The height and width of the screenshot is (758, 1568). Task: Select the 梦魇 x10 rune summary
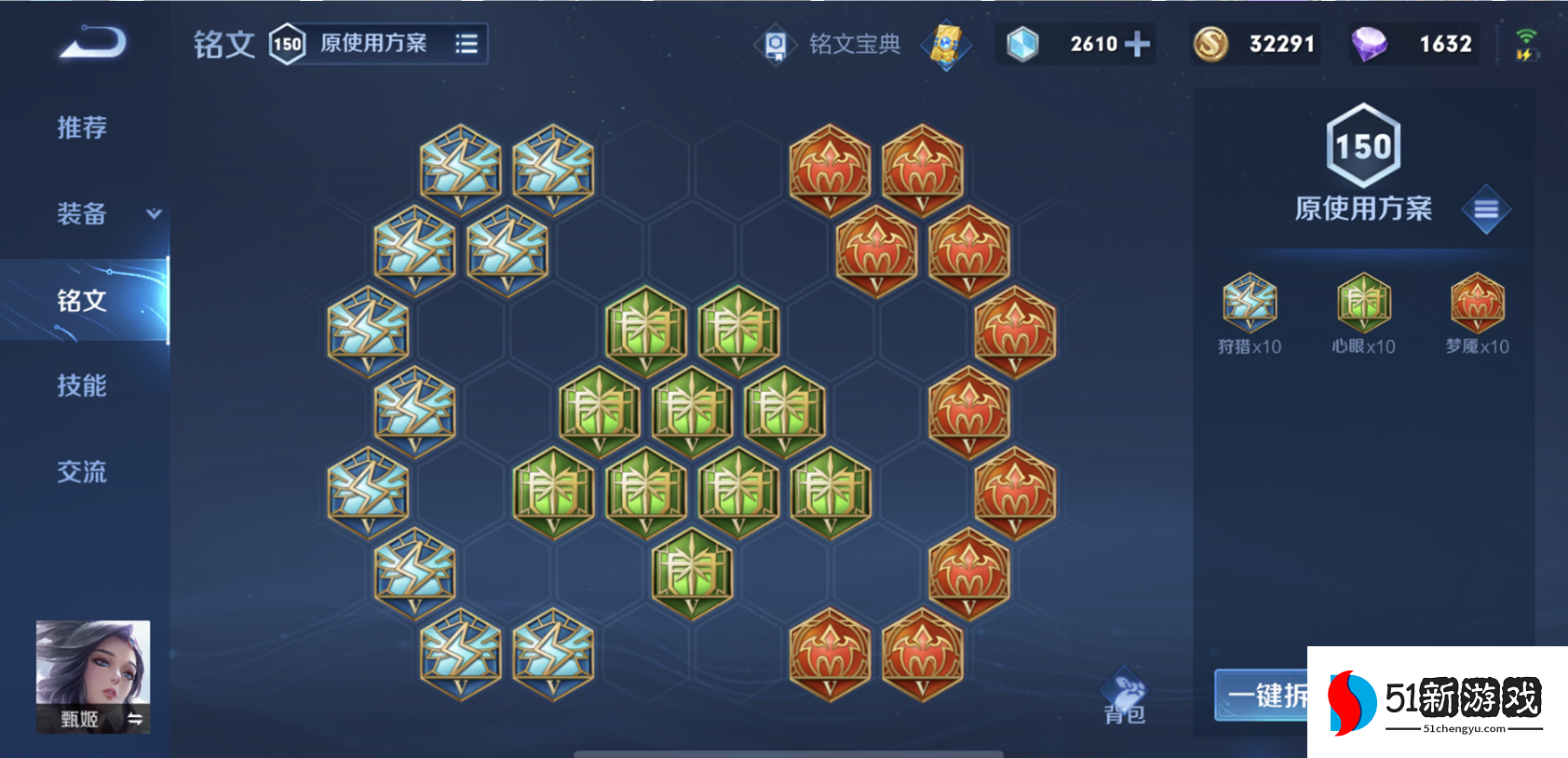pos(1478,314)
